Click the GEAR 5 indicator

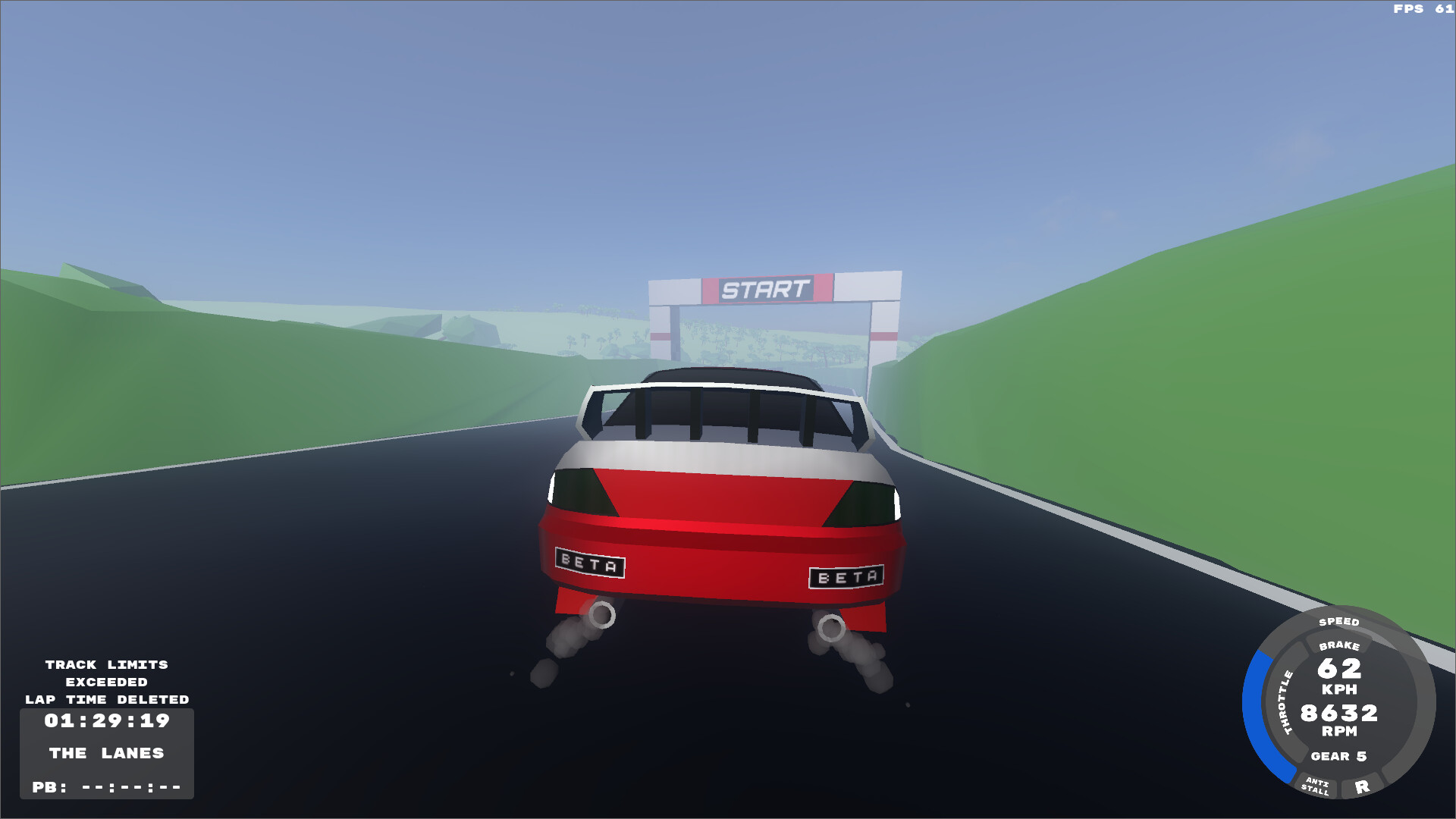tap(1338, 758)
